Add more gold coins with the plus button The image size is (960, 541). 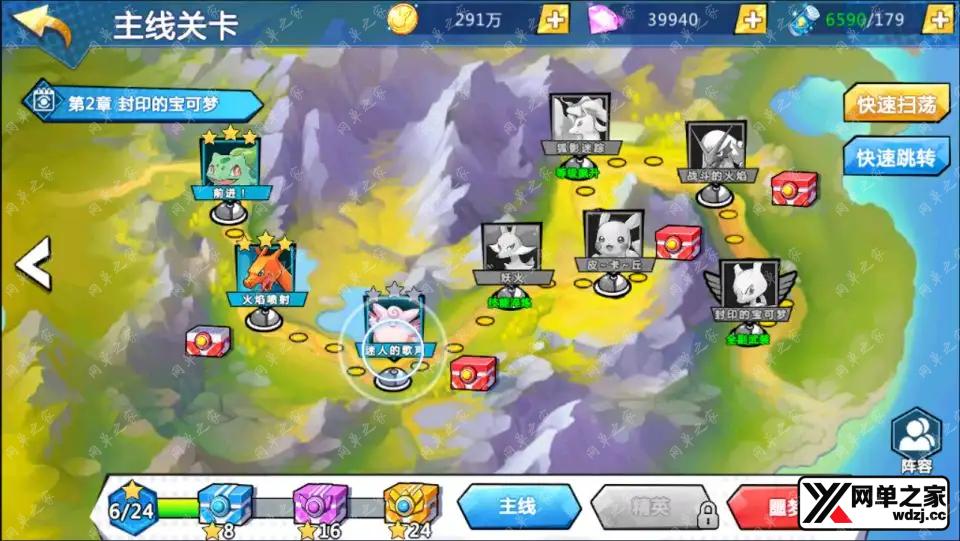point(553,18)
